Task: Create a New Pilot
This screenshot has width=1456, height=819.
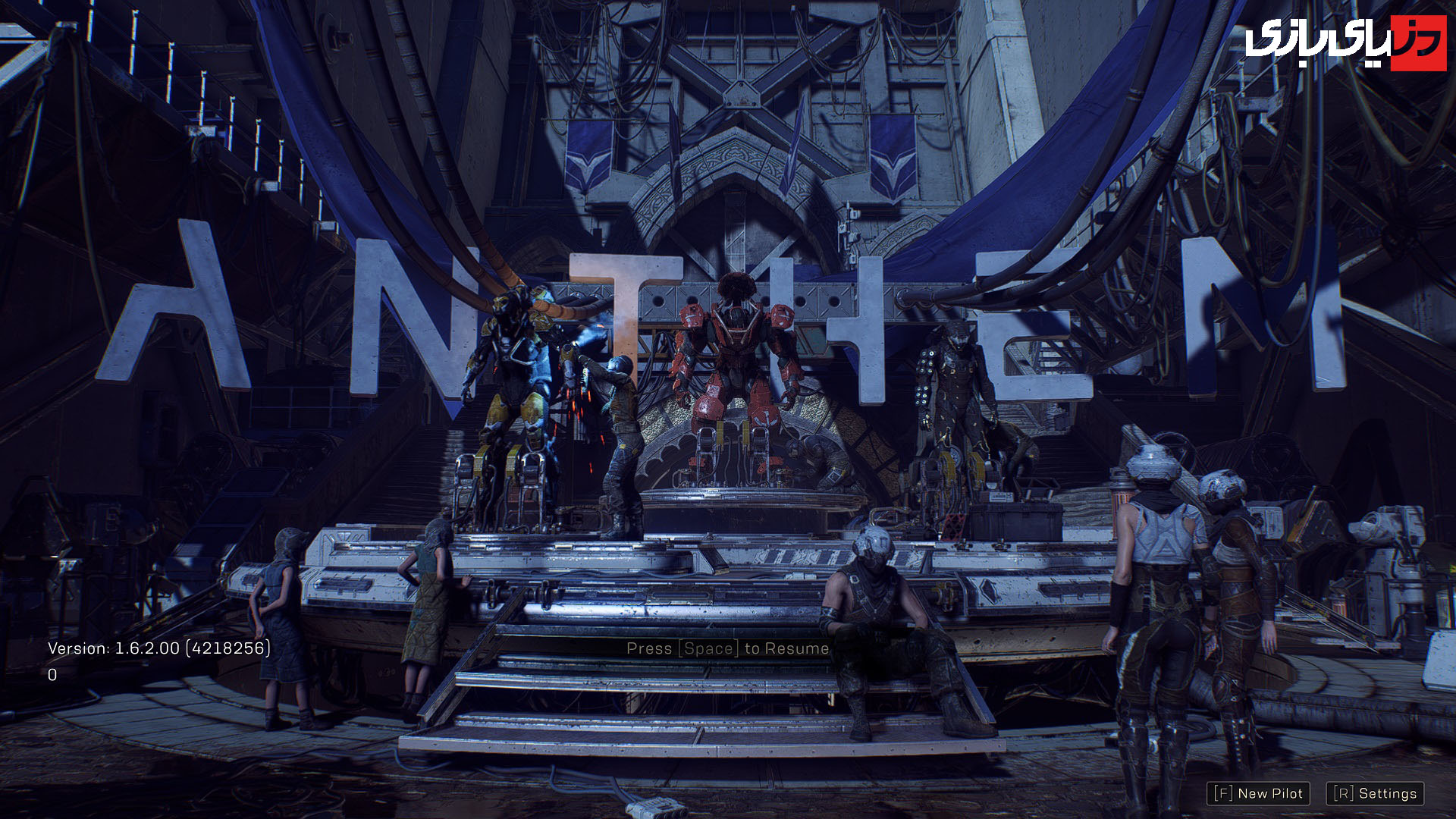Action: click(x=1258, y=793)
